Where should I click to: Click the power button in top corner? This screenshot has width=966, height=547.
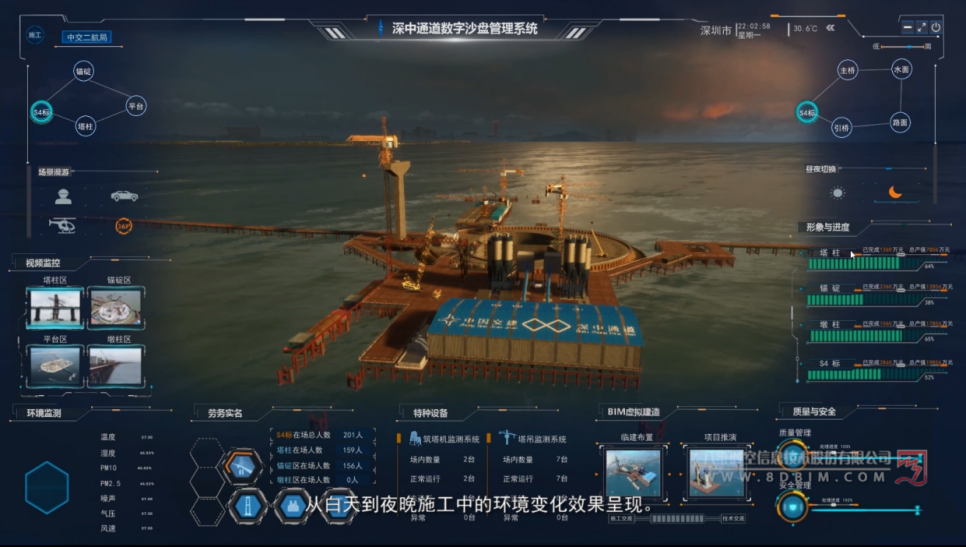click(x=936, y=28)
